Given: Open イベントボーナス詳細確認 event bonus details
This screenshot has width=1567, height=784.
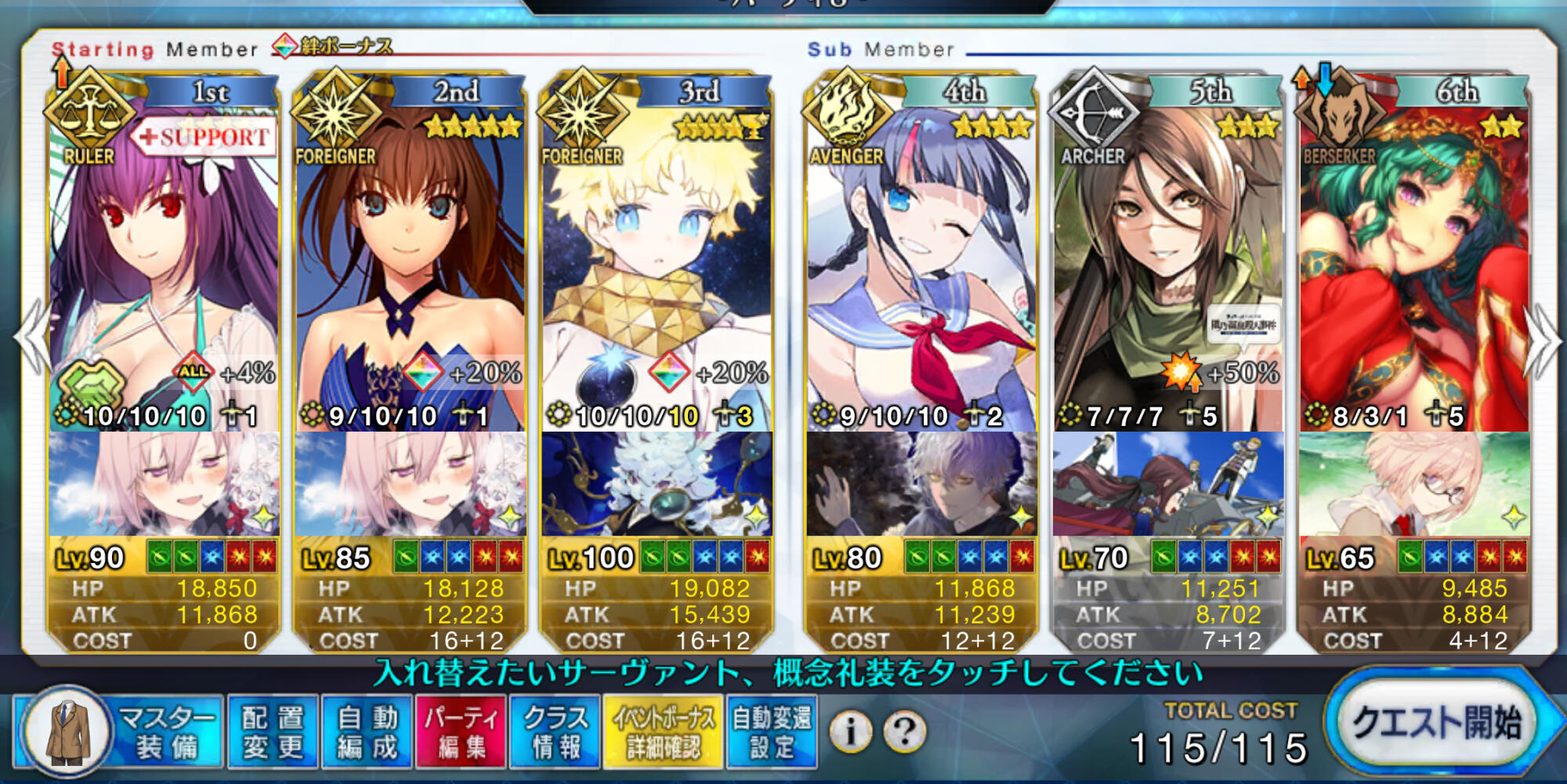Looking at the screenshot, I should coord(664,732).
